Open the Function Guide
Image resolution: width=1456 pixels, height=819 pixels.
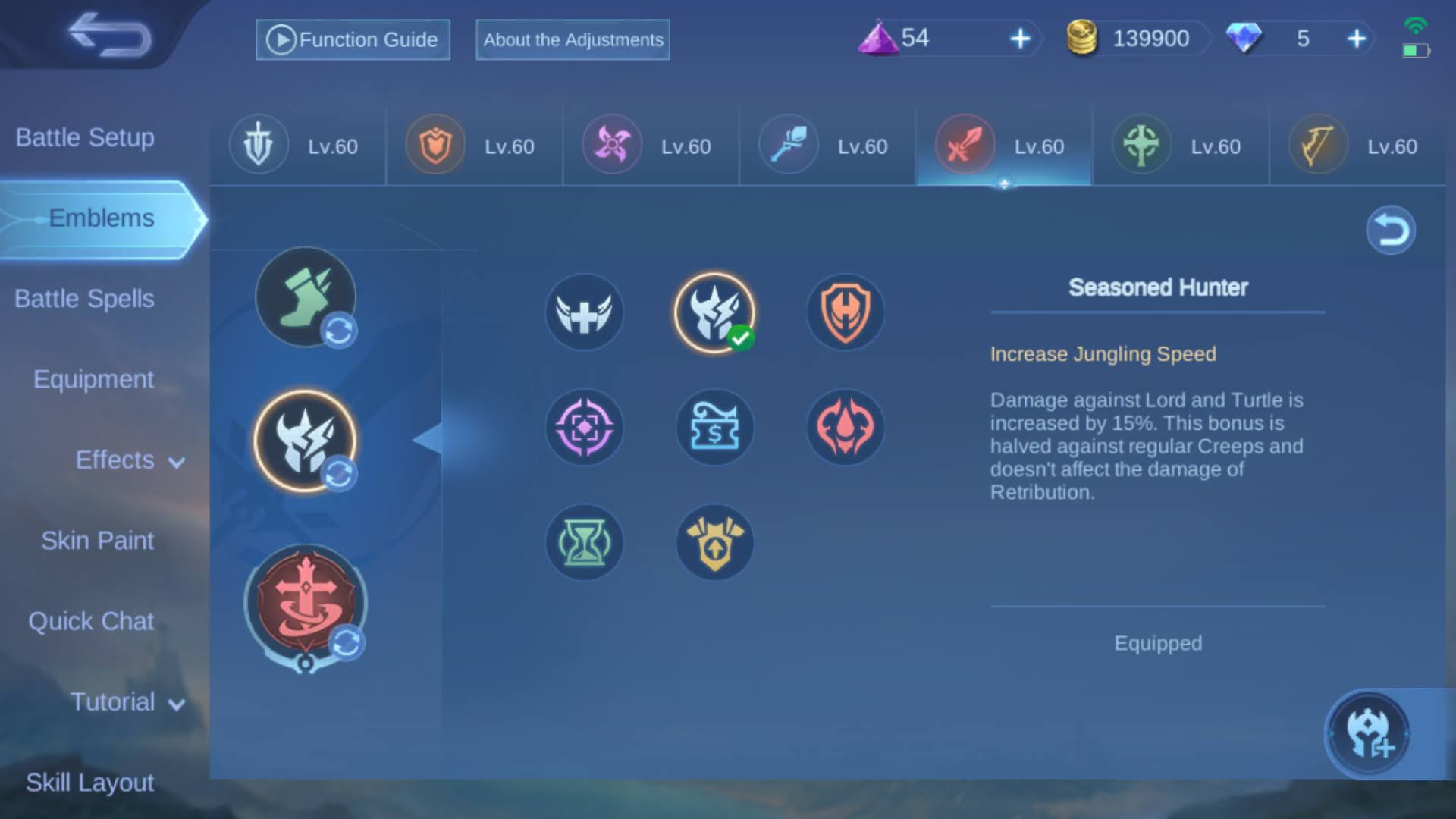point(352,39)
